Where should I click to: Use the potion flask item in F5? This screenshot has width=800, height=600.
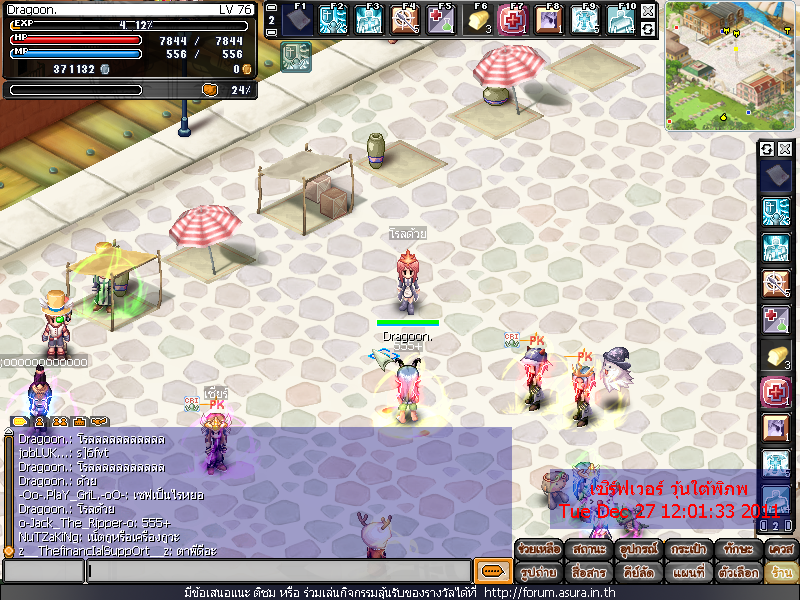pos(441,20)
